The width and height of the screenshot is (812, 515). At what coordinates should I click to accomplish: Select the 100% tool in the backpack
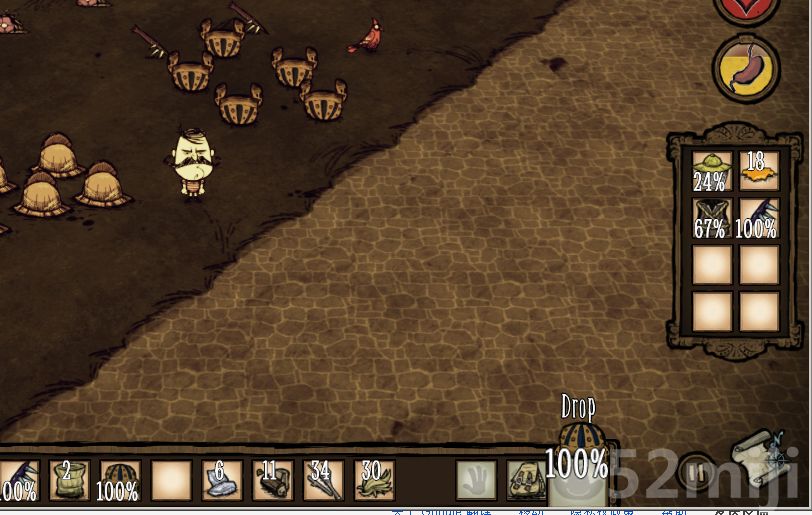pos(758,217)
